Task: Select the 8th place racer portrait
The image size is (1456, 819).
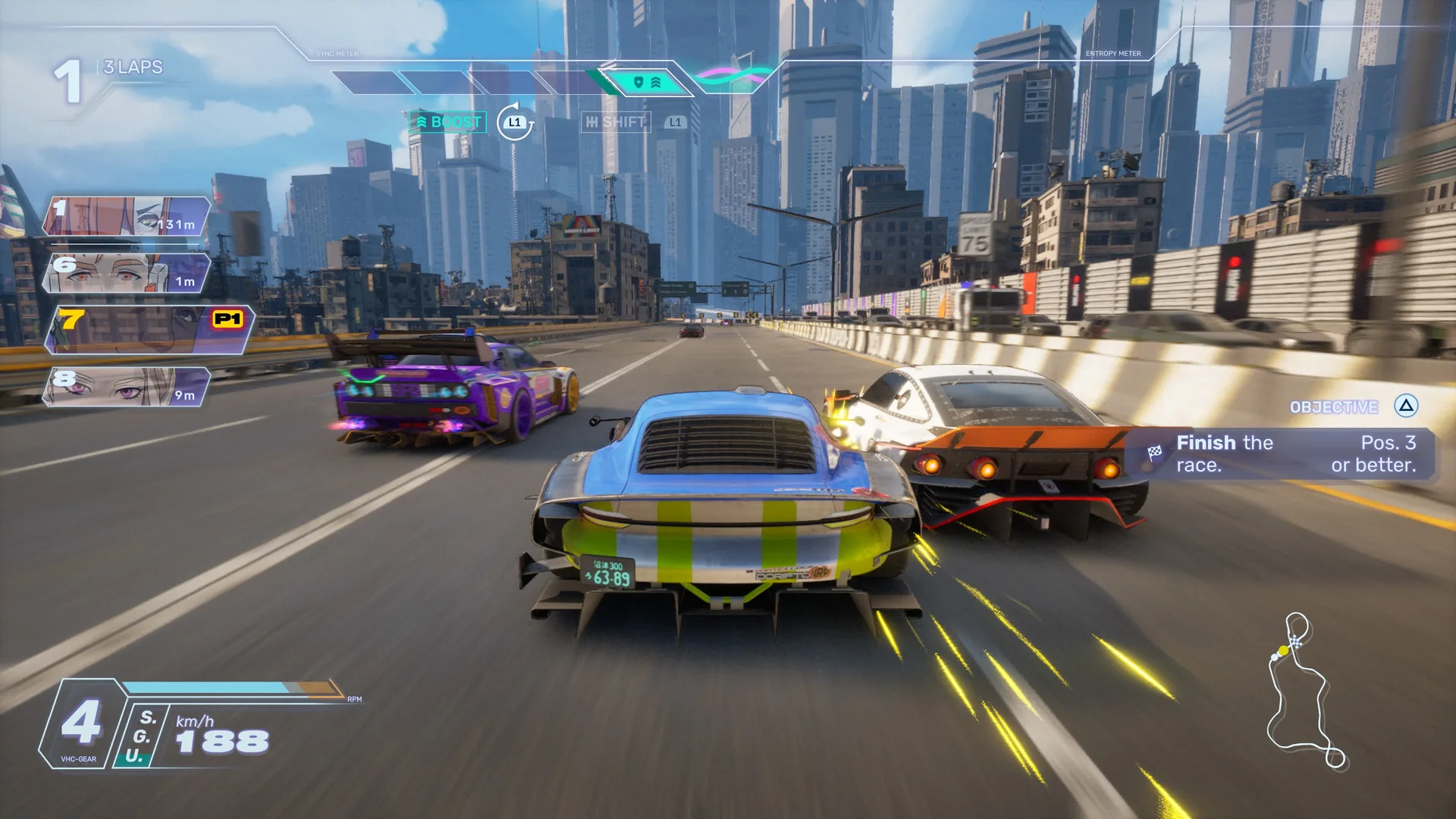Action: click(x=126, y=387)
